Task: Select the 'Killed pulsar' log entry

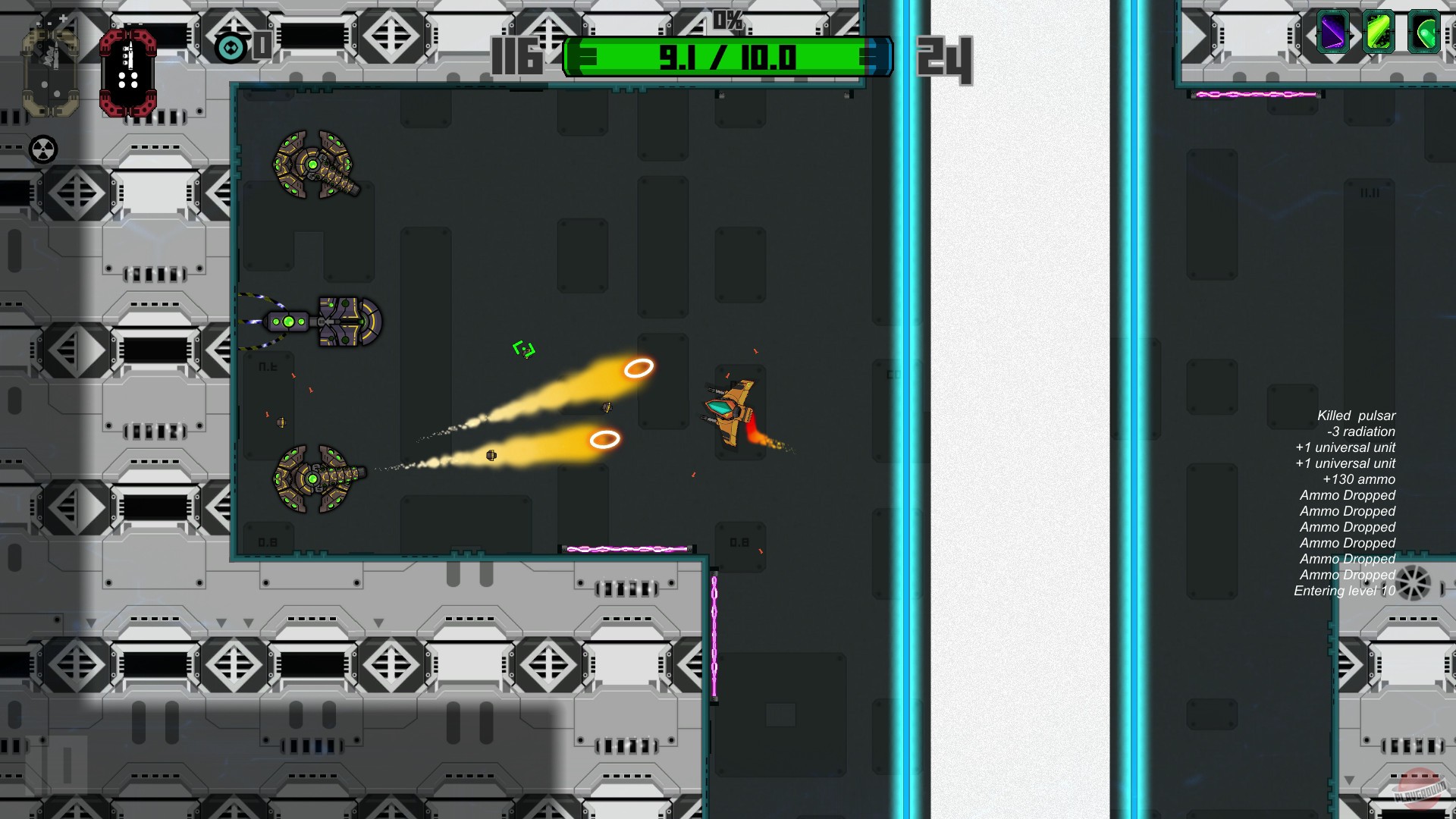Action: pyautogui.click(x=1357, y=416)
